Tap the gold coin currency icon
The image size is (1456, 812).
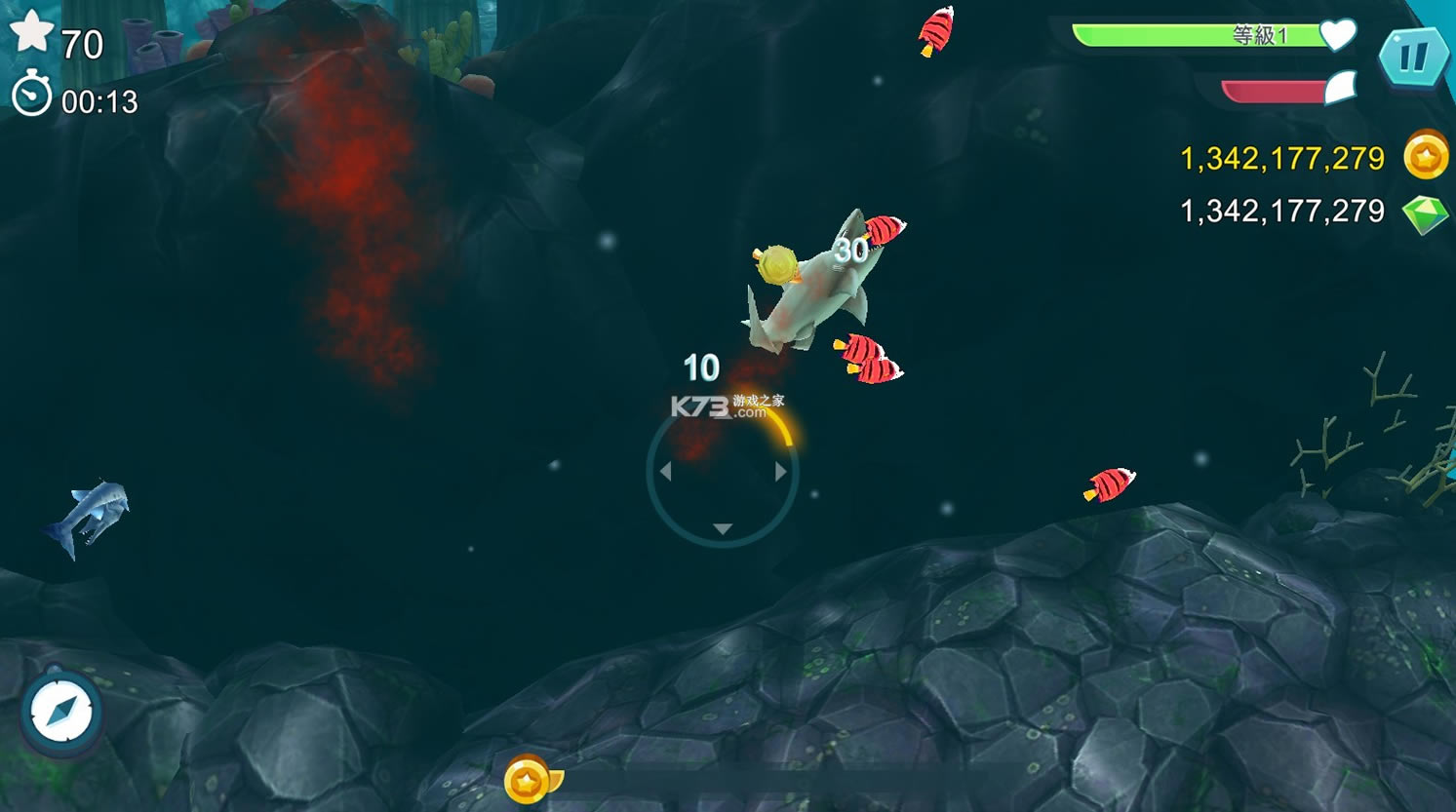click(x=1425, y=156)
